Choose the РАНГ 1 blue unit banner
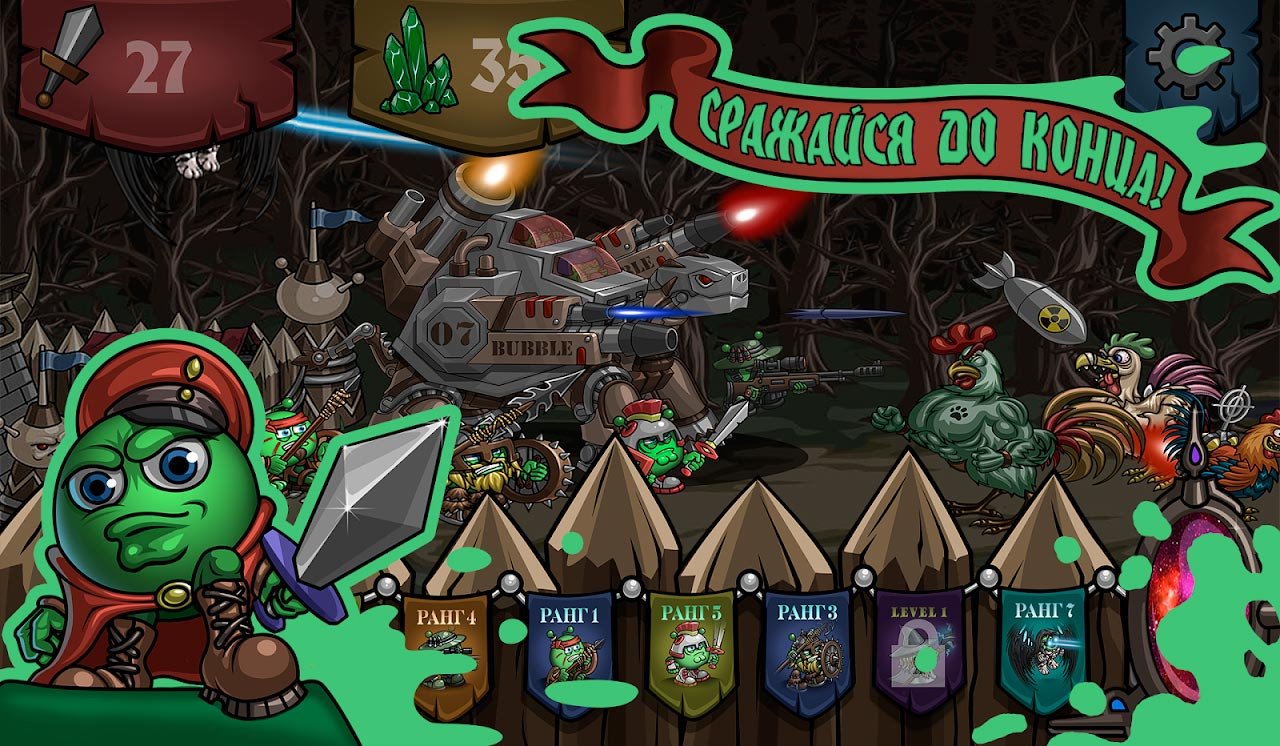Image resolution: width=1280 pixels, height=746 pixels. (x=569, y=648)
